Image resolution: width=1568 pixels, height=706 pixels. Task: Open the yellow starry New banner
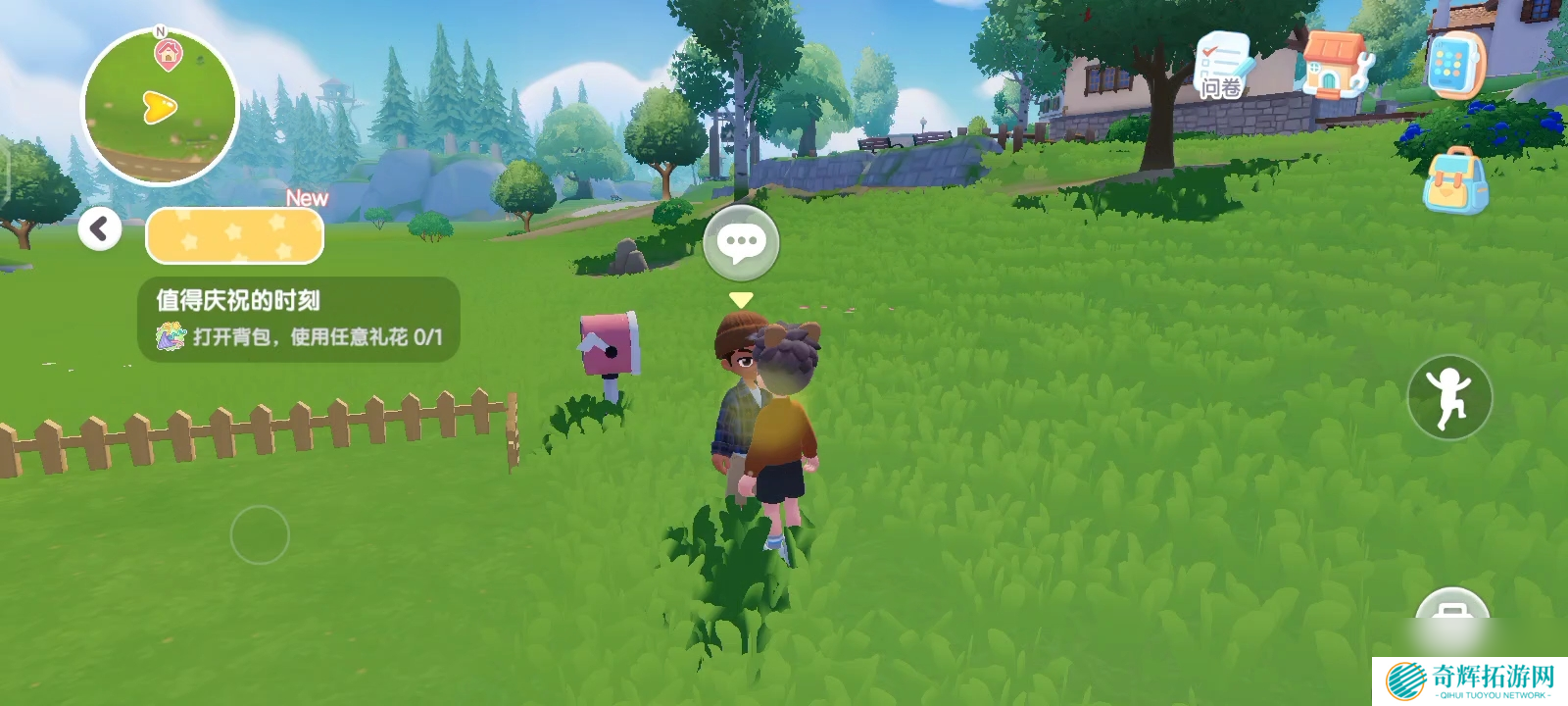(234, 236)
